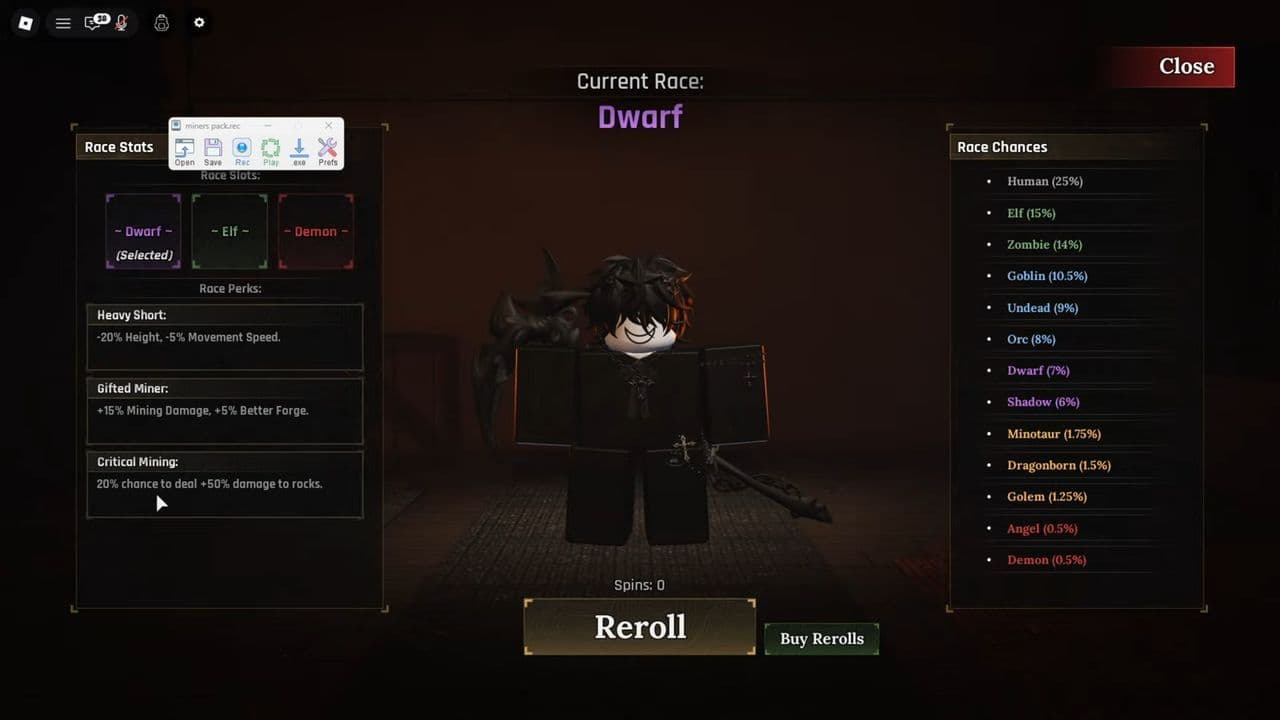Export the recording to exe

[x=298, y=148]
